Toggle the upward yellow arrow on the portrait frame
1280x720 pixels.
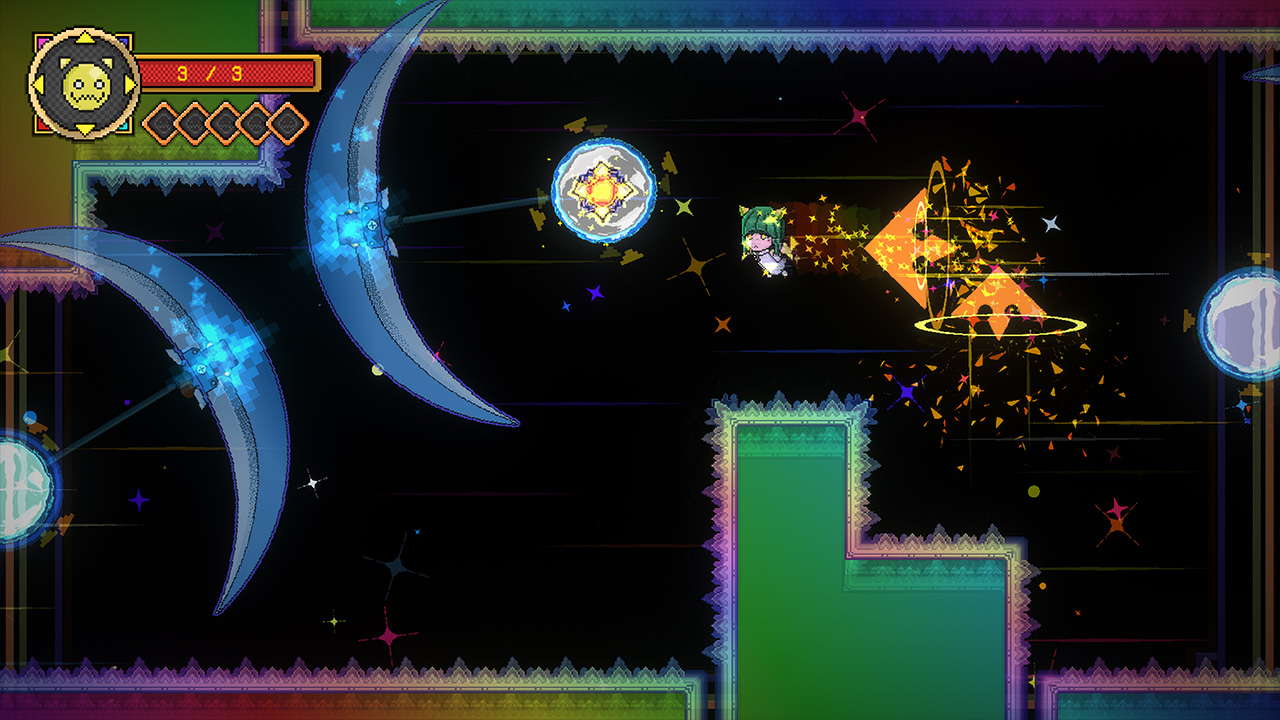pyautogui.click(x=85, y=40)
